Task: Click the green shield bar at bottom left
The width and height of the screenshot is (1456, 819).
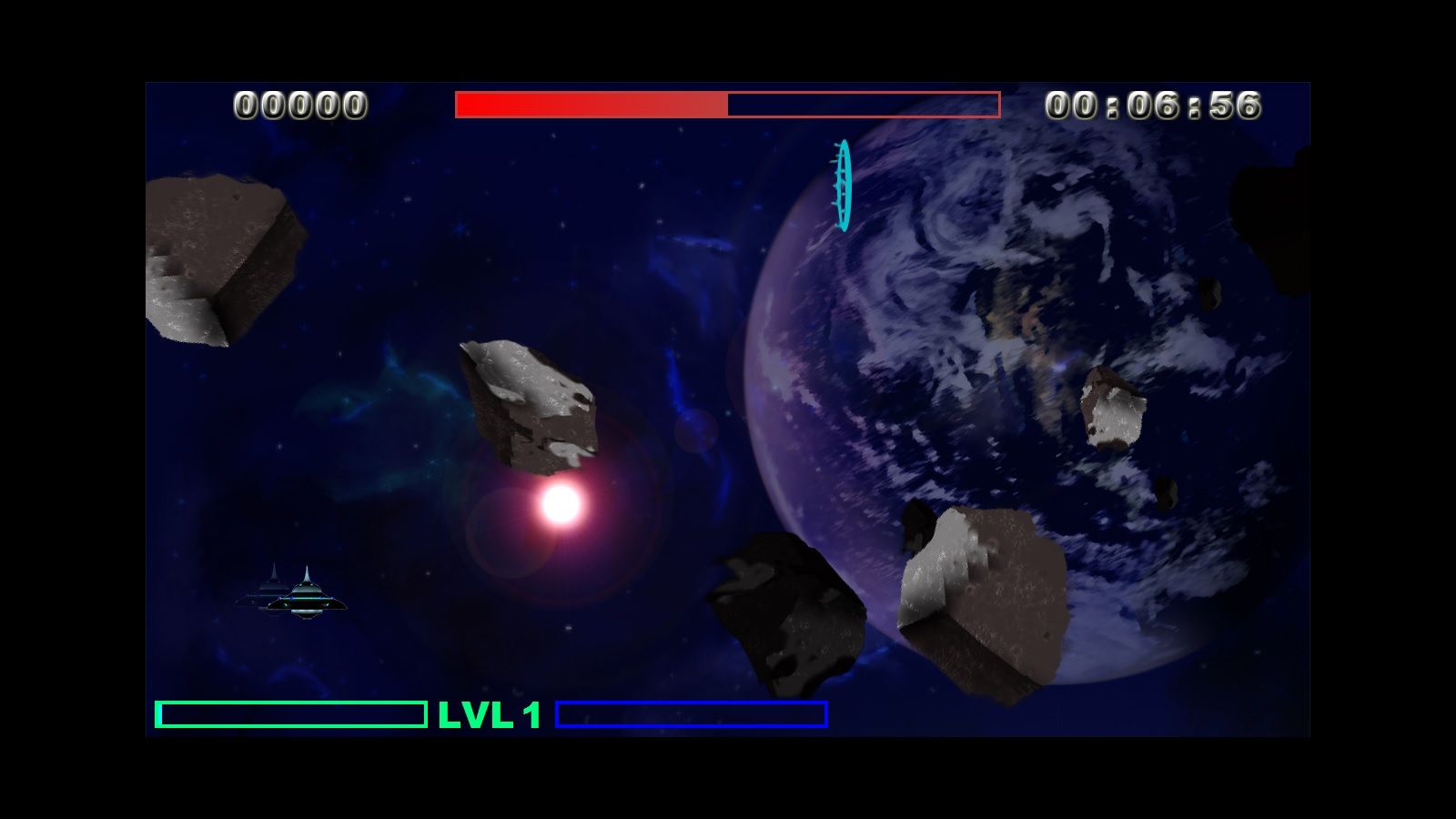Action: (x=291, y=715)
